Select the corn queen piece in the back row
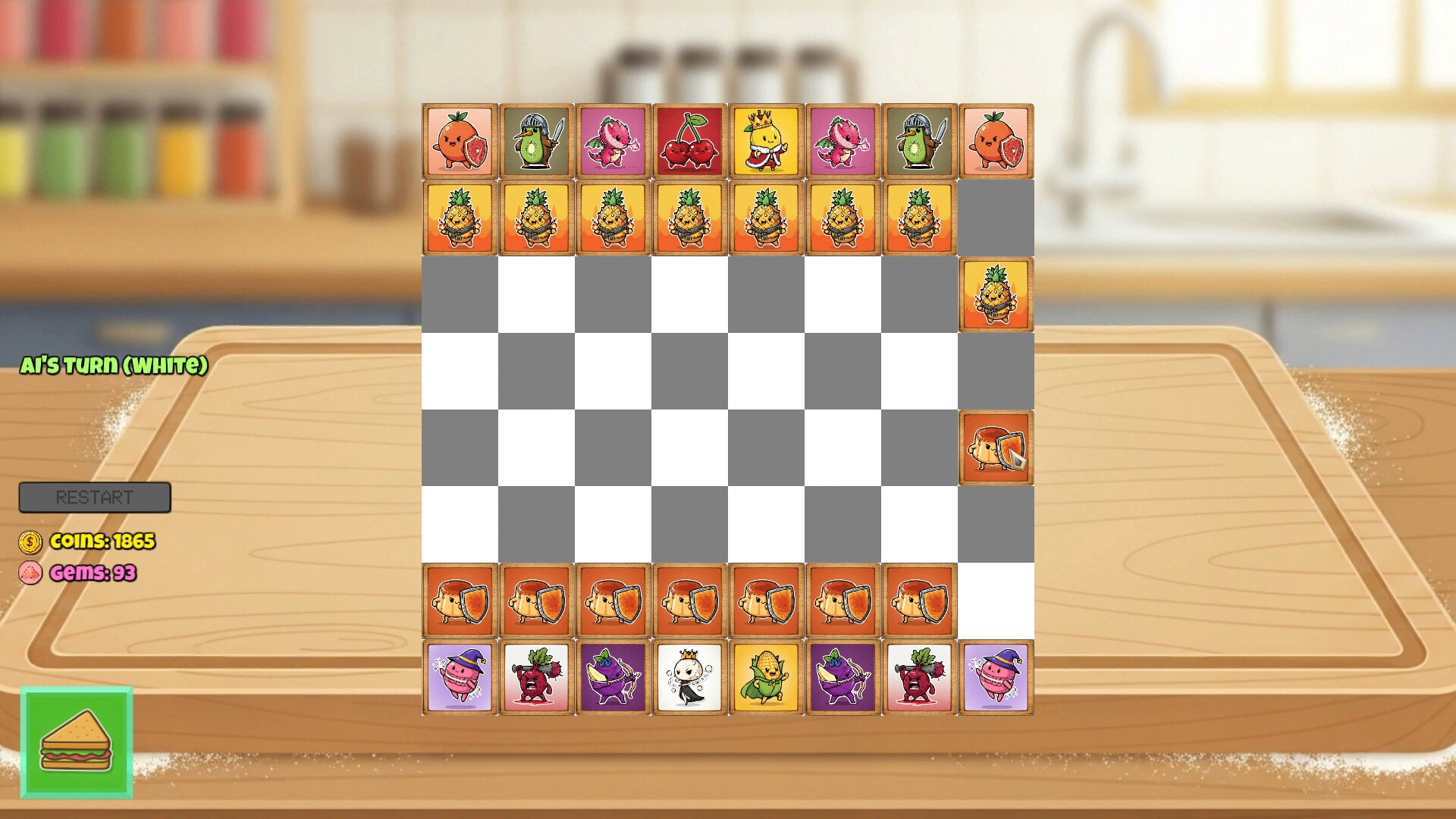The width and height of the screenshot is (1456, 819). coord(767,677)
